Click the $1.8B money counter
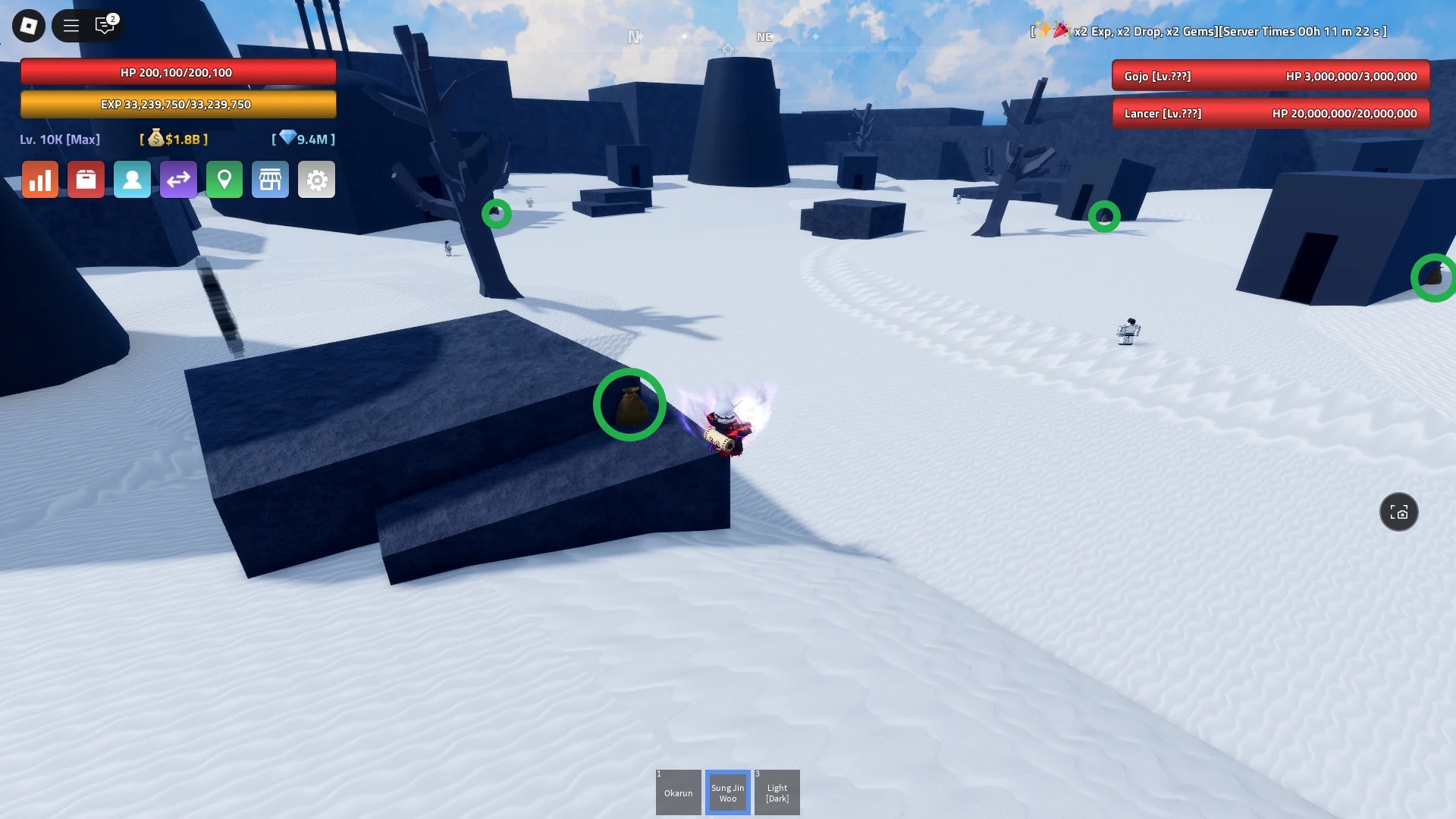This screenshot has width=1456, height=819. 174,139
